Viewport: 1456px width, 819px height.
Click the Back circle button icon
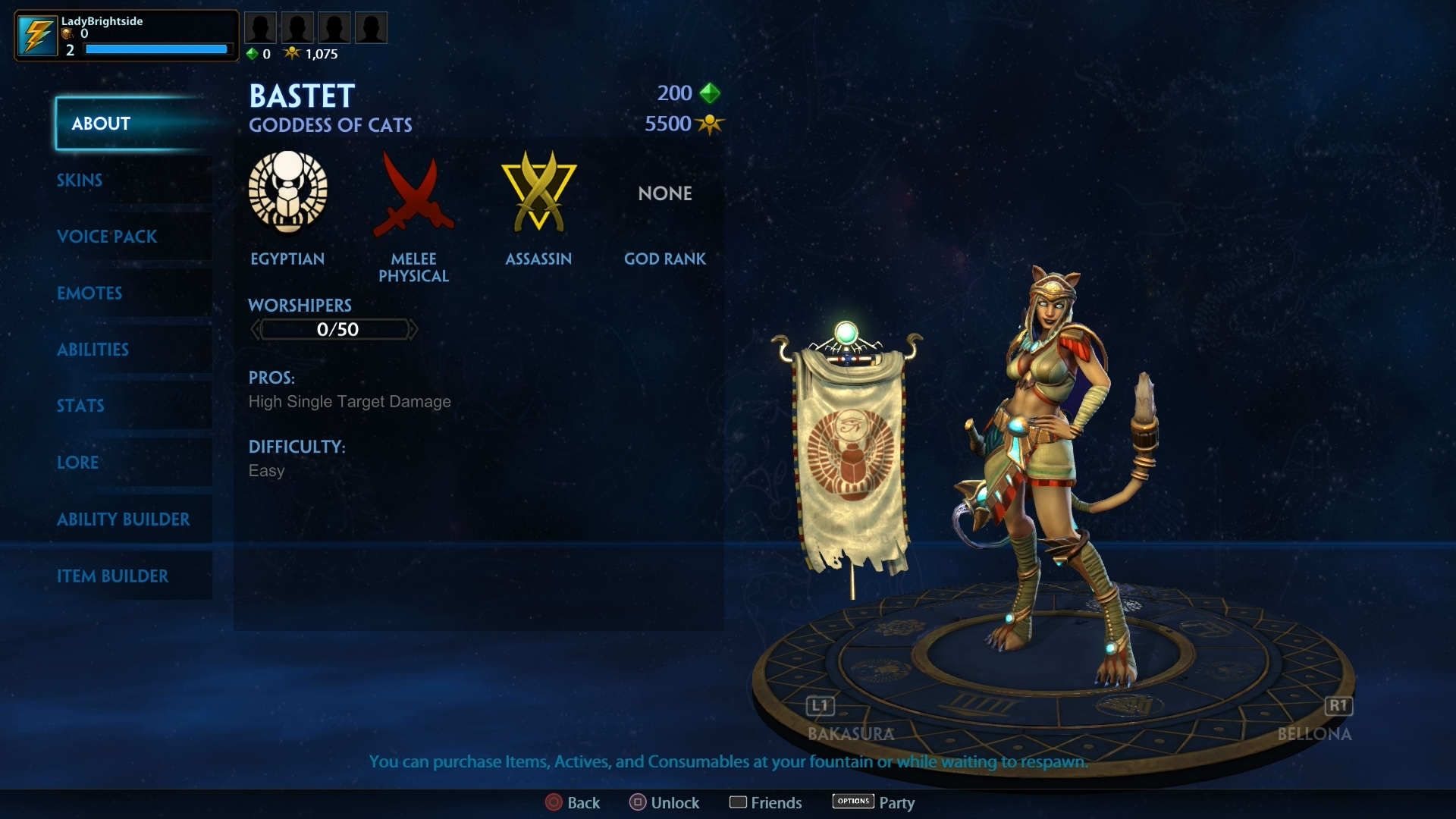point(552,802)
